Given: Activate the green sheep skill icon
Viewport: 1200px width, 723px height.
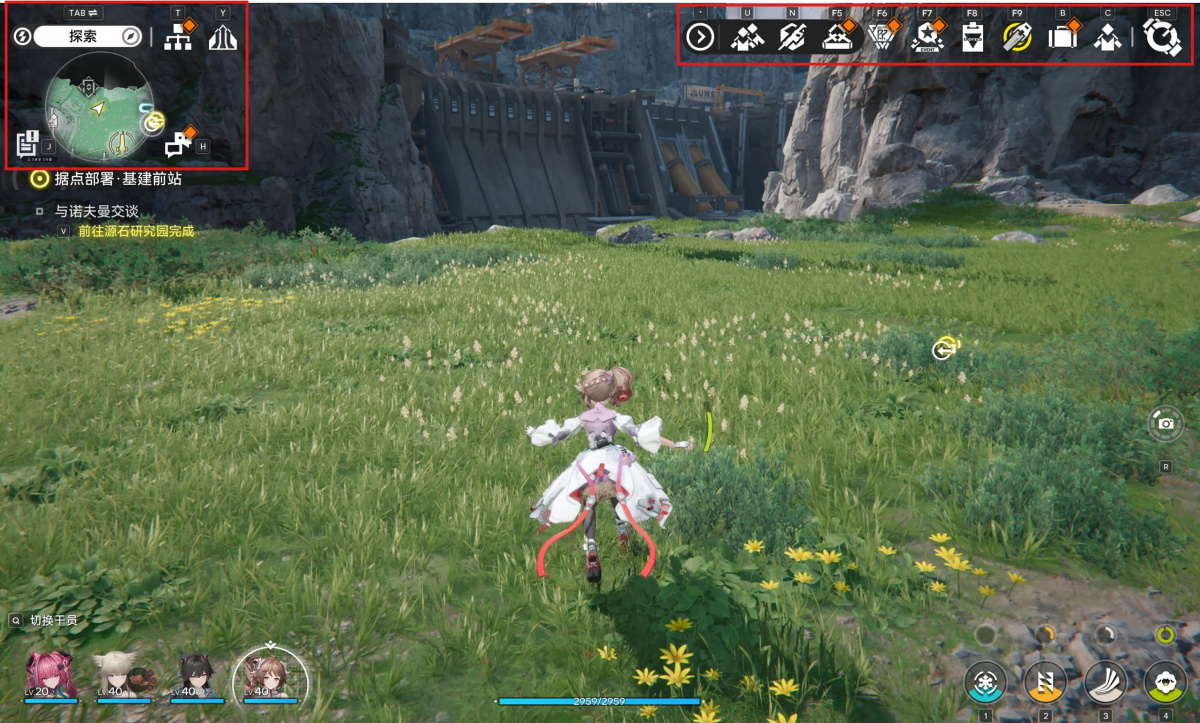Looking at the screenshot, I should point(1164,682).
